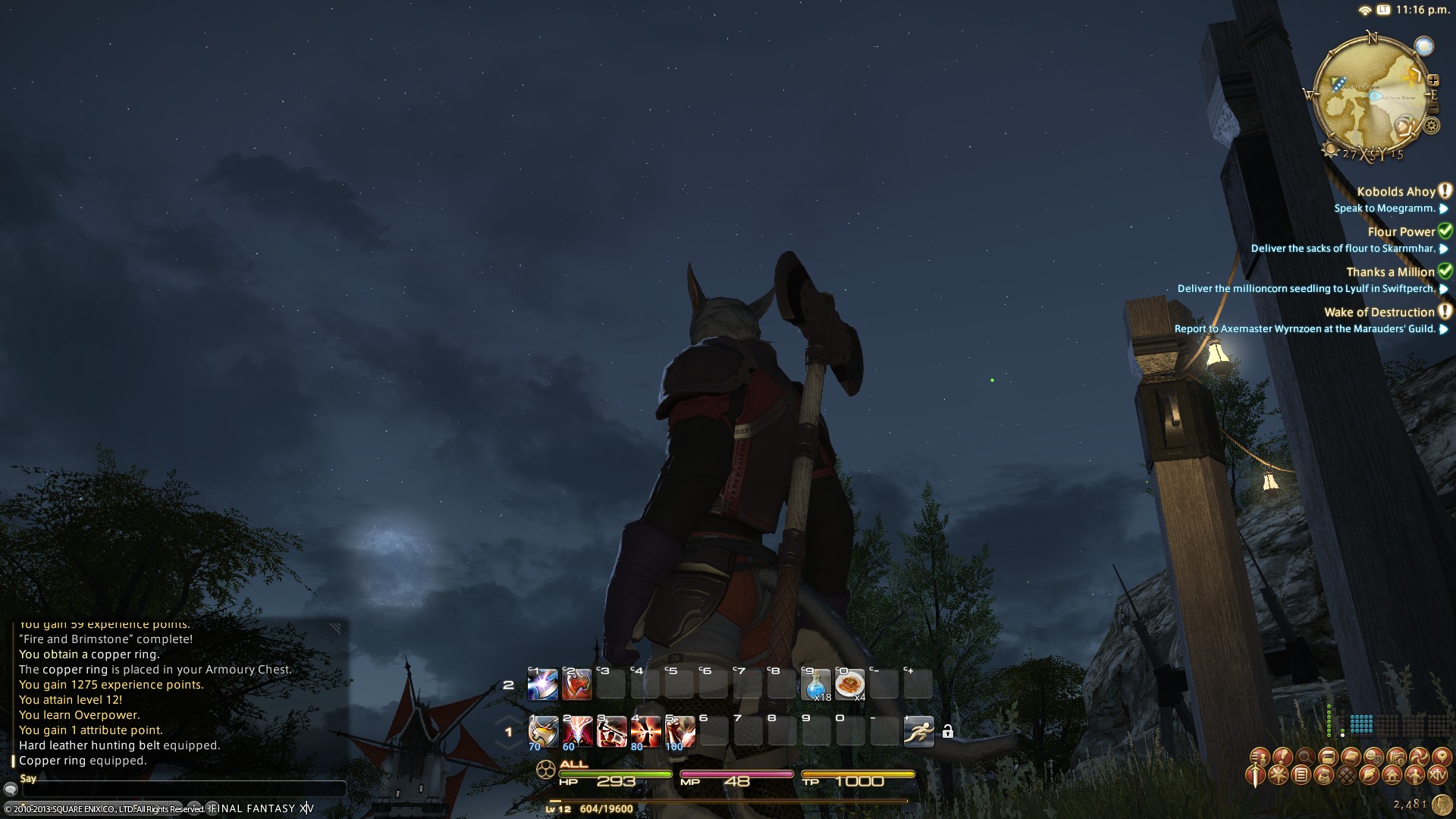The height and width of the screenshot is (819, 1456).
Task: Open the smiley faces emote menu icon
Action: tap(1373, 757)
